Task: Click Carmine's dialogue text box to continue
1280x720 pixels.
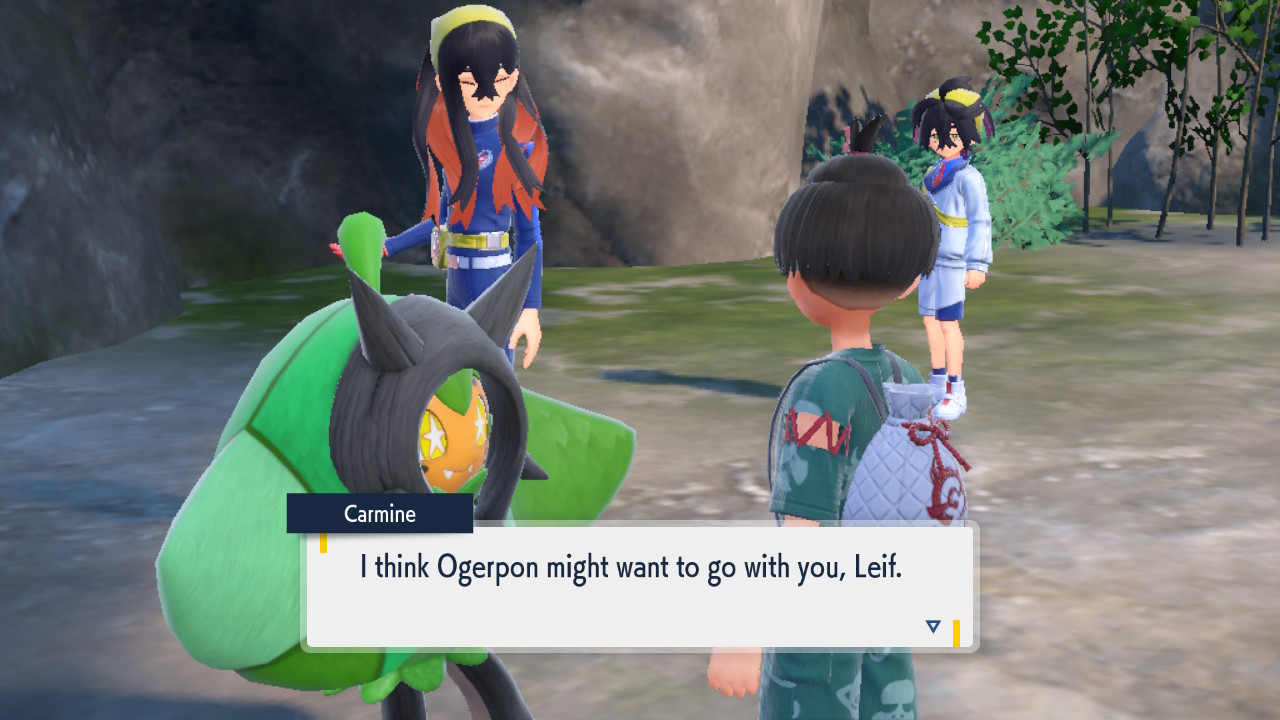Action: 640,586
